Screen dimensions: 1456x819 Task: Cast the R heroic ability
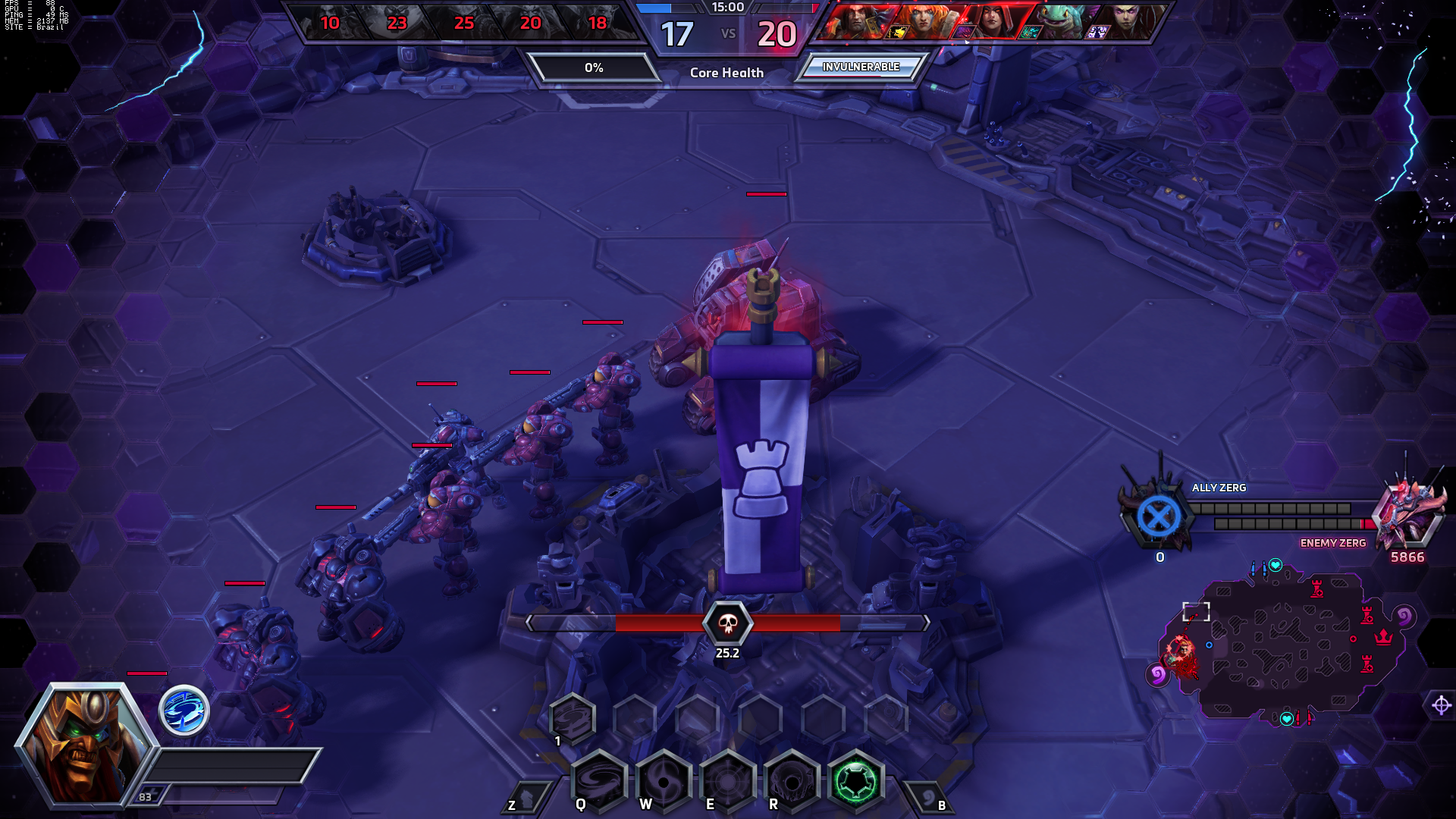coord(792,780)
